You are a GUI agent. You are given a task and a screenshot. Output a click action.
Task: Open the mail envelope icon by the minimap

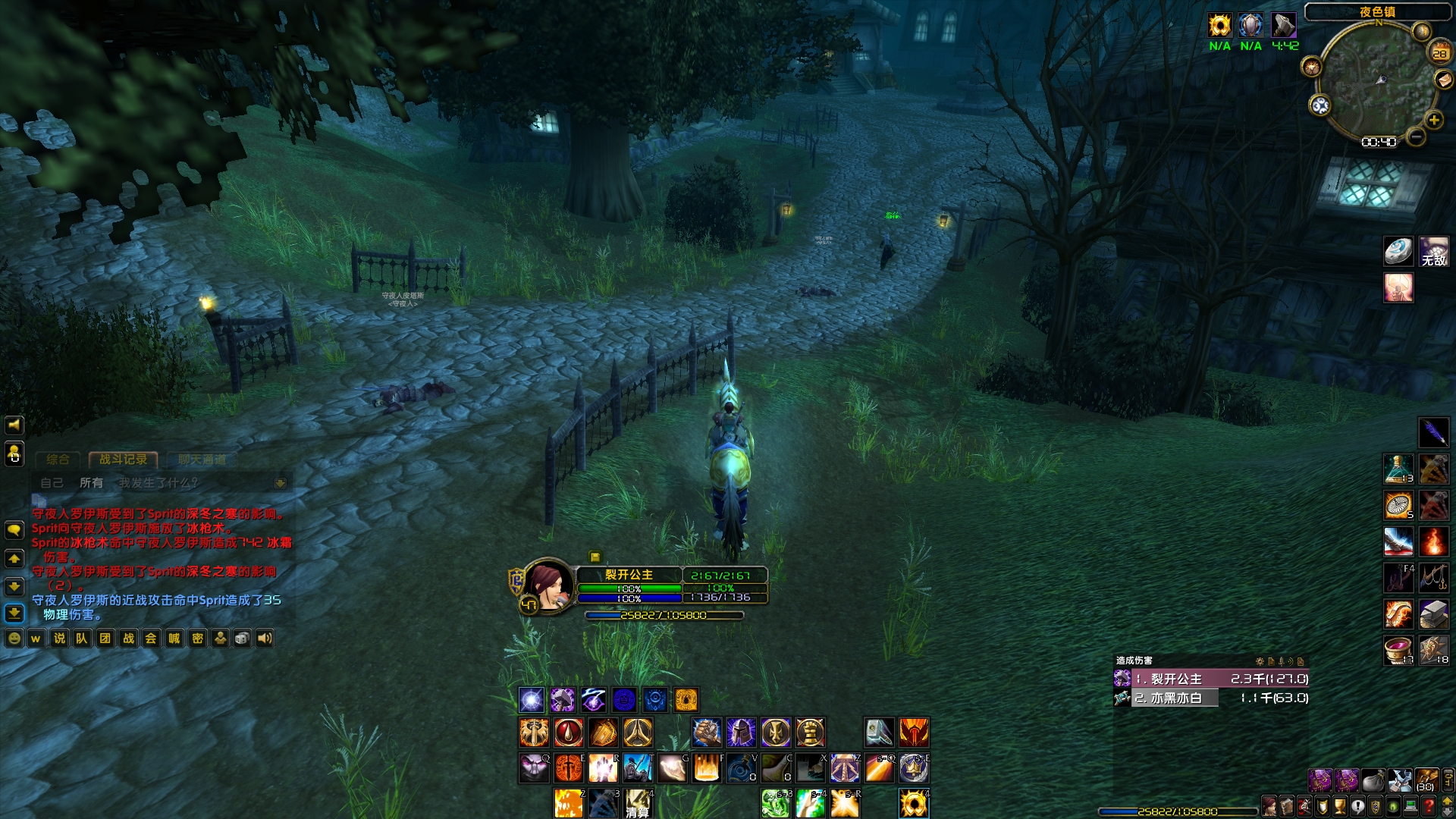pyautogui.click(x=1444, y=80)
